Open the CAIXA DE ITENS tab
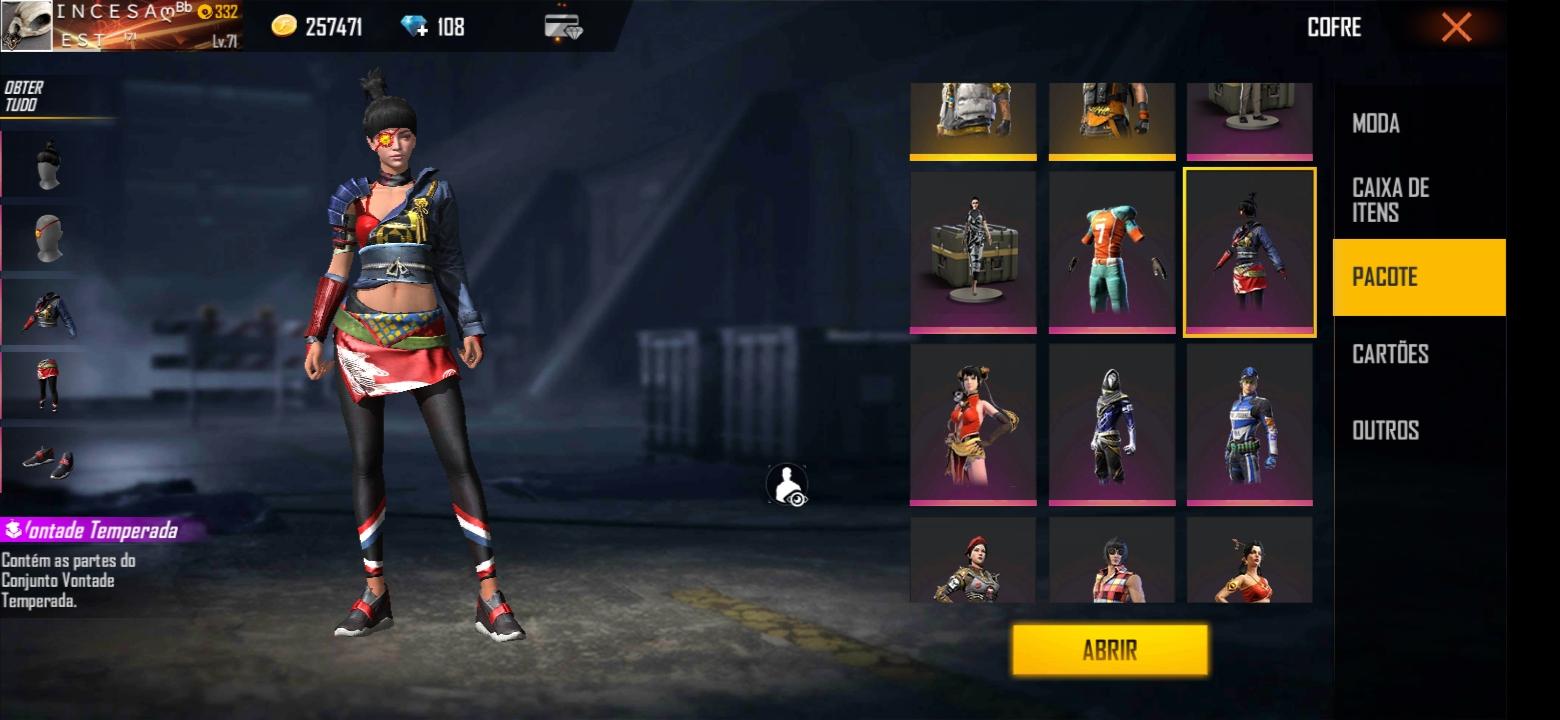This screenshot has width=1560, height=720. (x=1390, y=200)
